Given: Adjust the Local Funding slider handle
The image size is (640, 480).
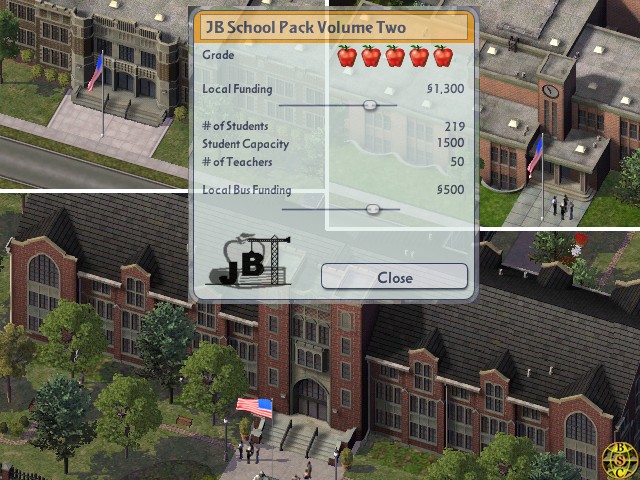Looking at the screenshot, I should click(x=370, y=104).
